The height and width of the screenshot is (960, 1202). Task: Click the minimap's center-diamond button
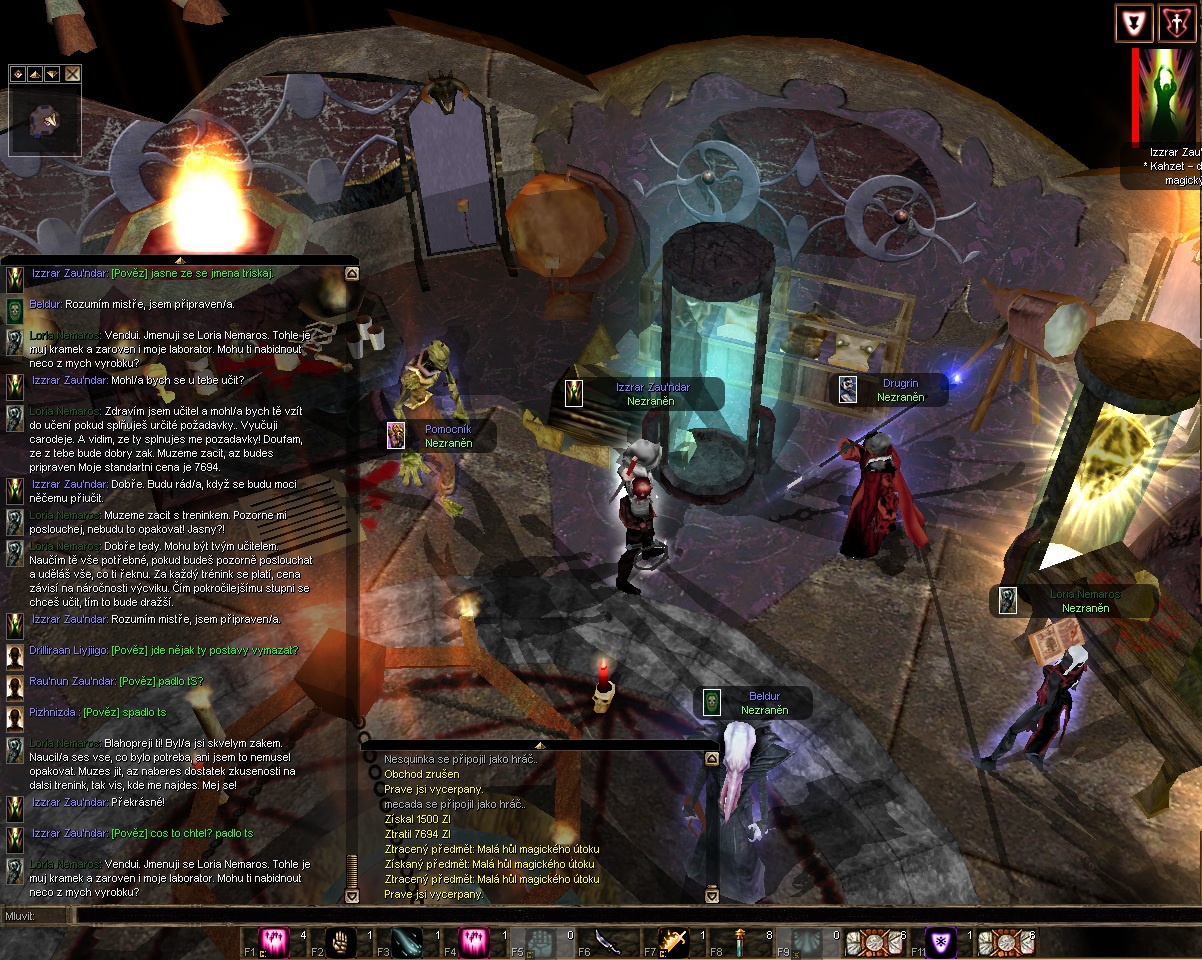point(17,74)
